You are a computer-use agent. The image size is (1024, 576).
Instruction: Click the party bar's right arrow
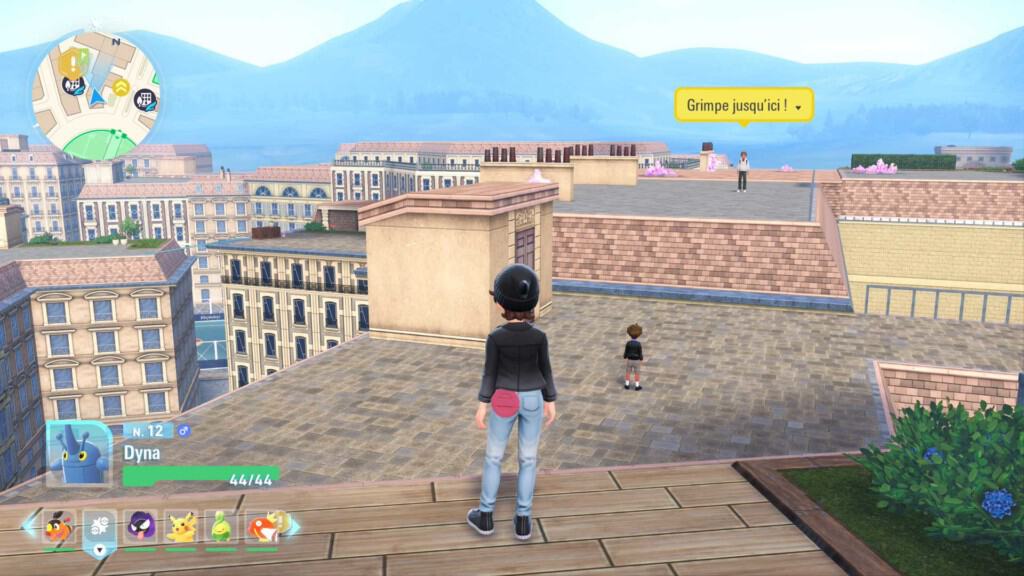(294, 525)
